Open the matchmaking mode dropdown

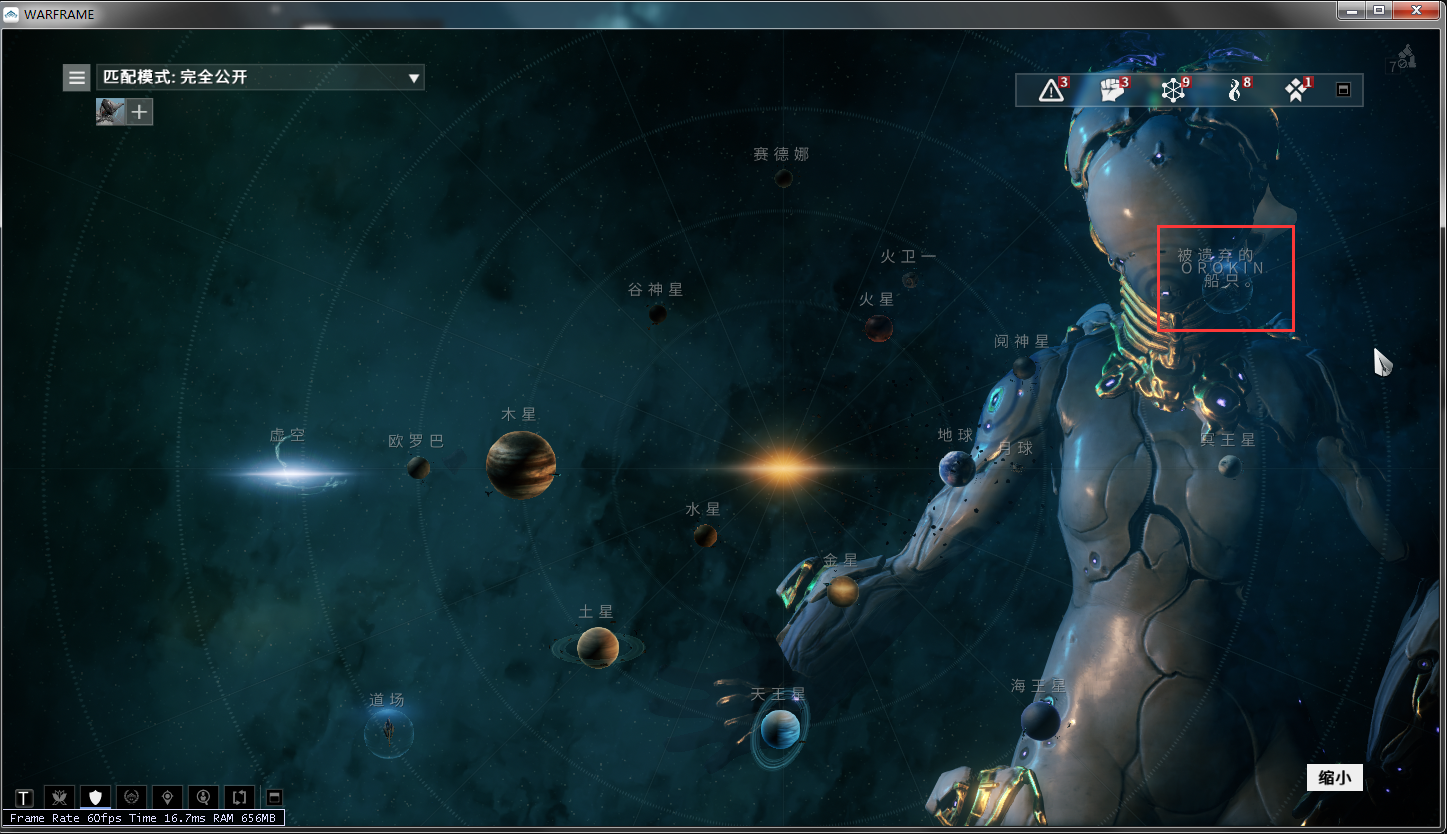pos(260,77)
